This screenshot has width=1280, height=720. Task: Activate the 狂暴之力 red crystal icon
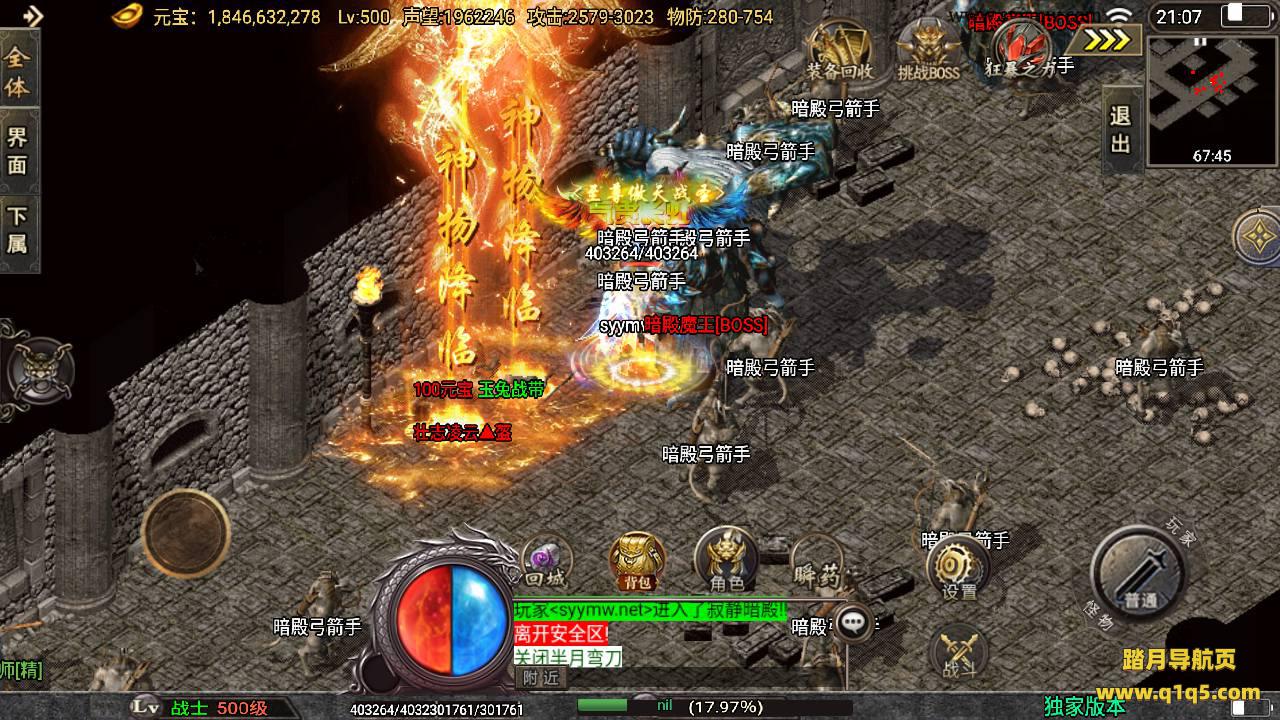[x=1022, y=46]
